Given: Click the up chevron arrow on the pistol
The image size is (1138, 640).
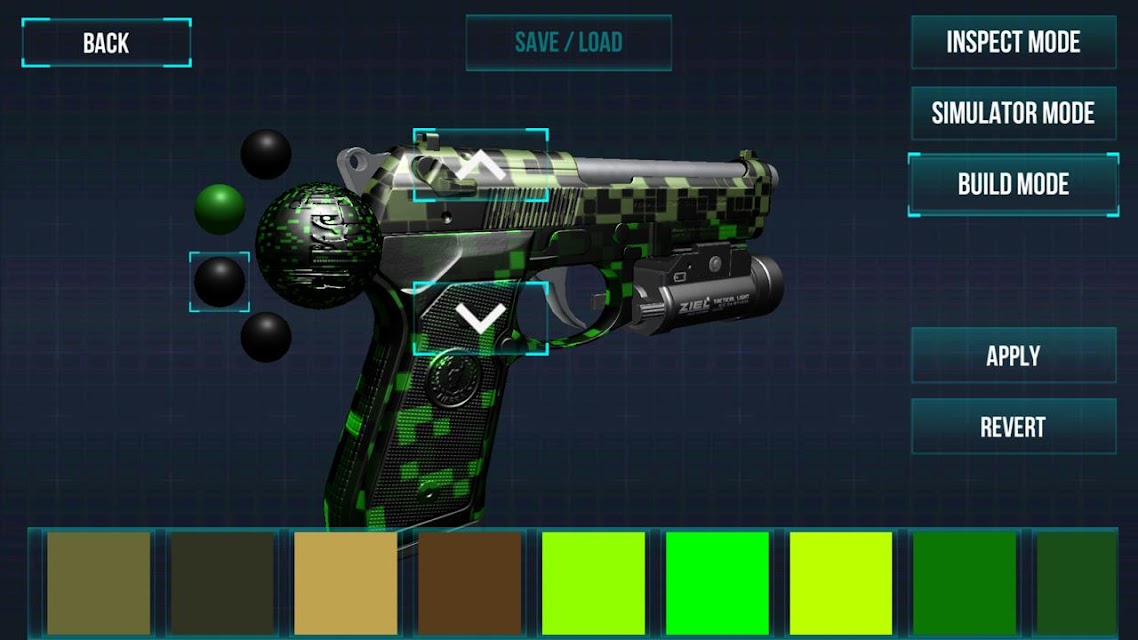Looking at the screenshot, I should (480, 165).
